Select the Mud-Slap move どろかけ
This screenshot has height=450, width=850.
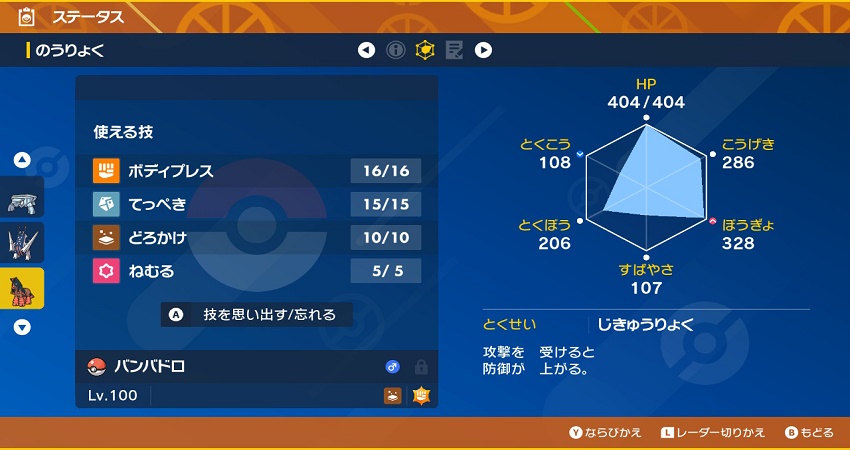click(257, 237)
